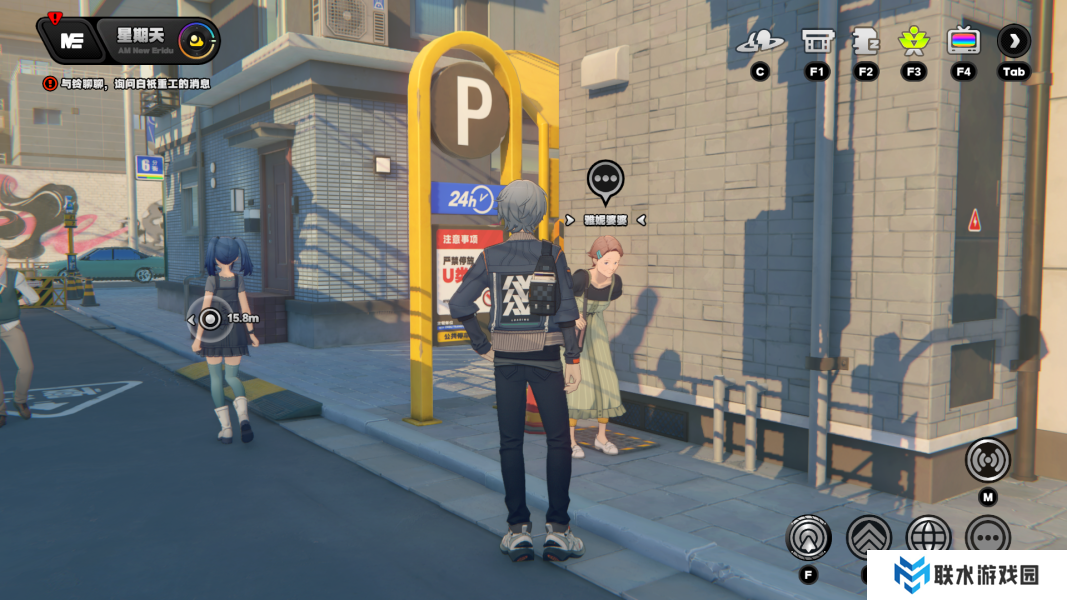Talk to the NPC via speech bubble
The width and height of the screenshot is (1067, 600).
coord(605,181)
